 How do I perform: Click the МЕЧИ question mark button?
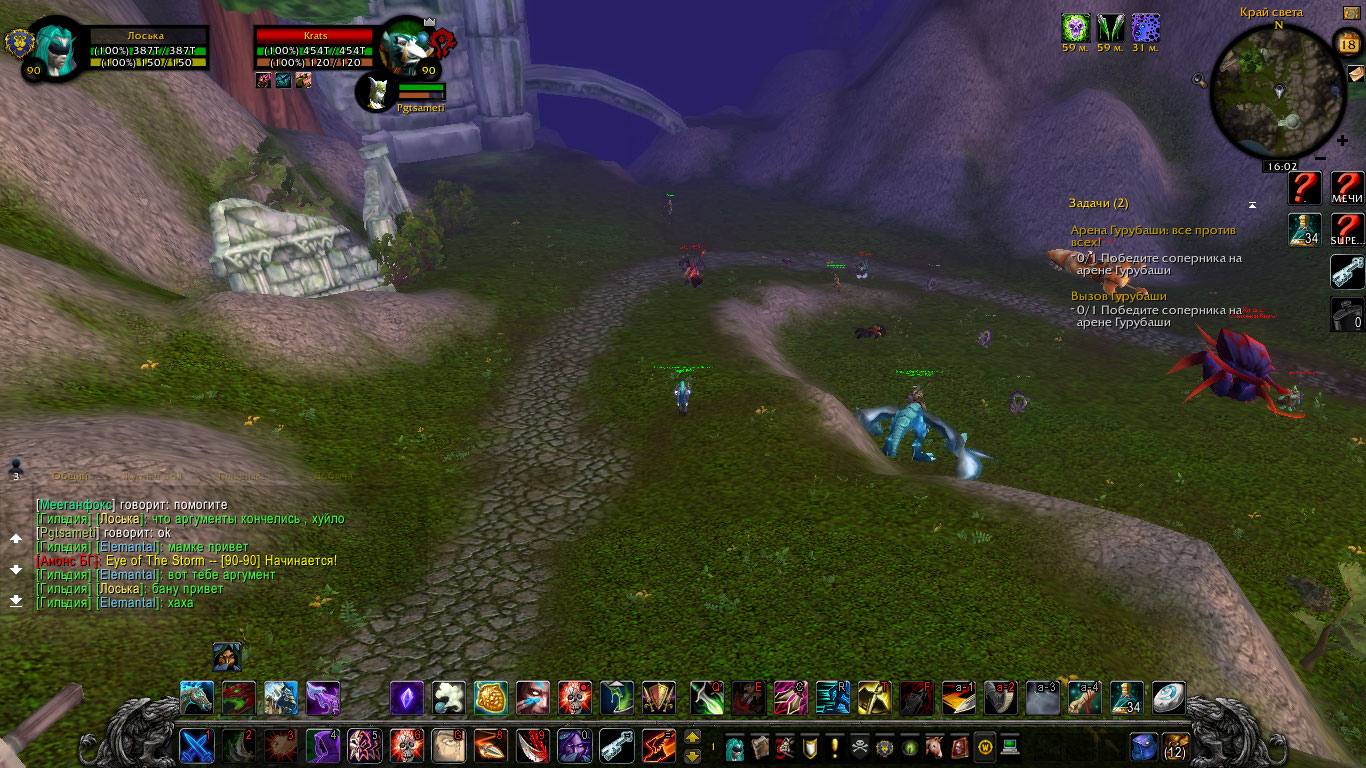(1347, 187)
